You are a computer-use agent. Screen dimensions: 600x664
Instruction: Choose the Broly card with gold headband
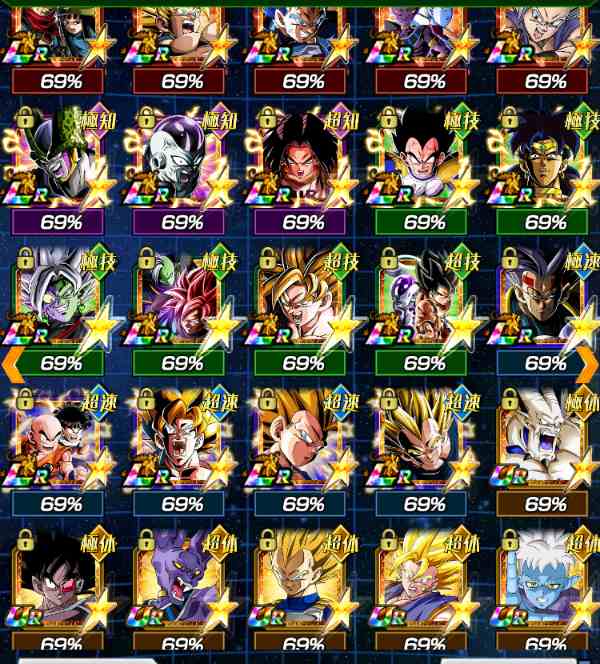coord(545,160)
